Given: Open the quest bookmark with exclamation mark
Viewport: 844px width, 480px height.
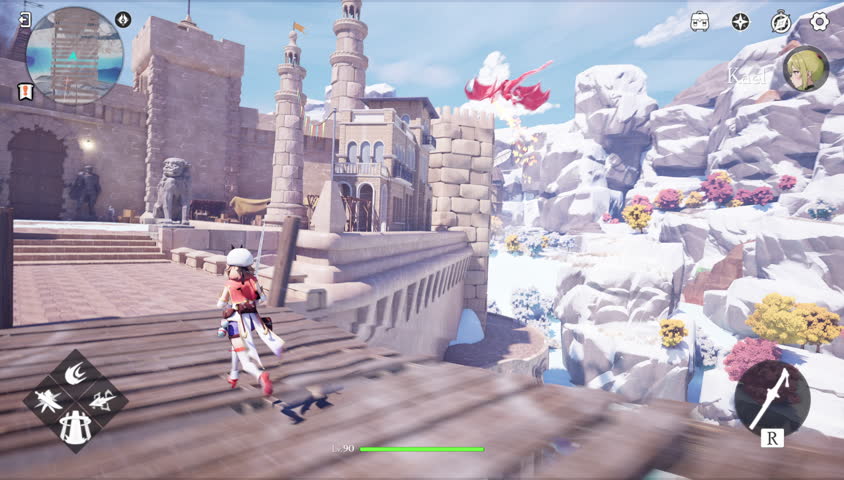Looking at the screenshot, I should point(24,91).
